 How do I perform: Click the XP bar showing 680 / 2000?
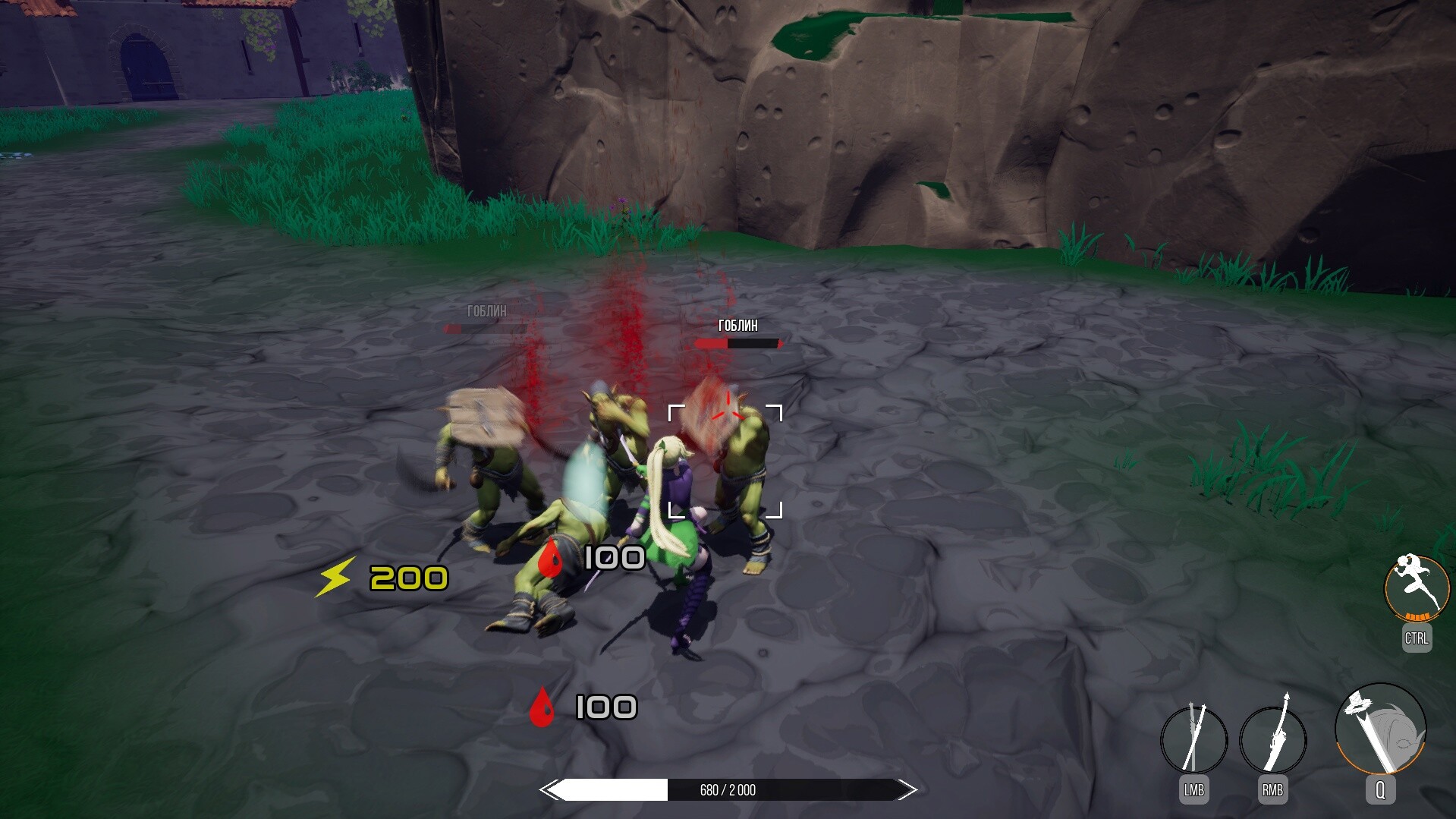pyautogui.click(x=726, y=789)
